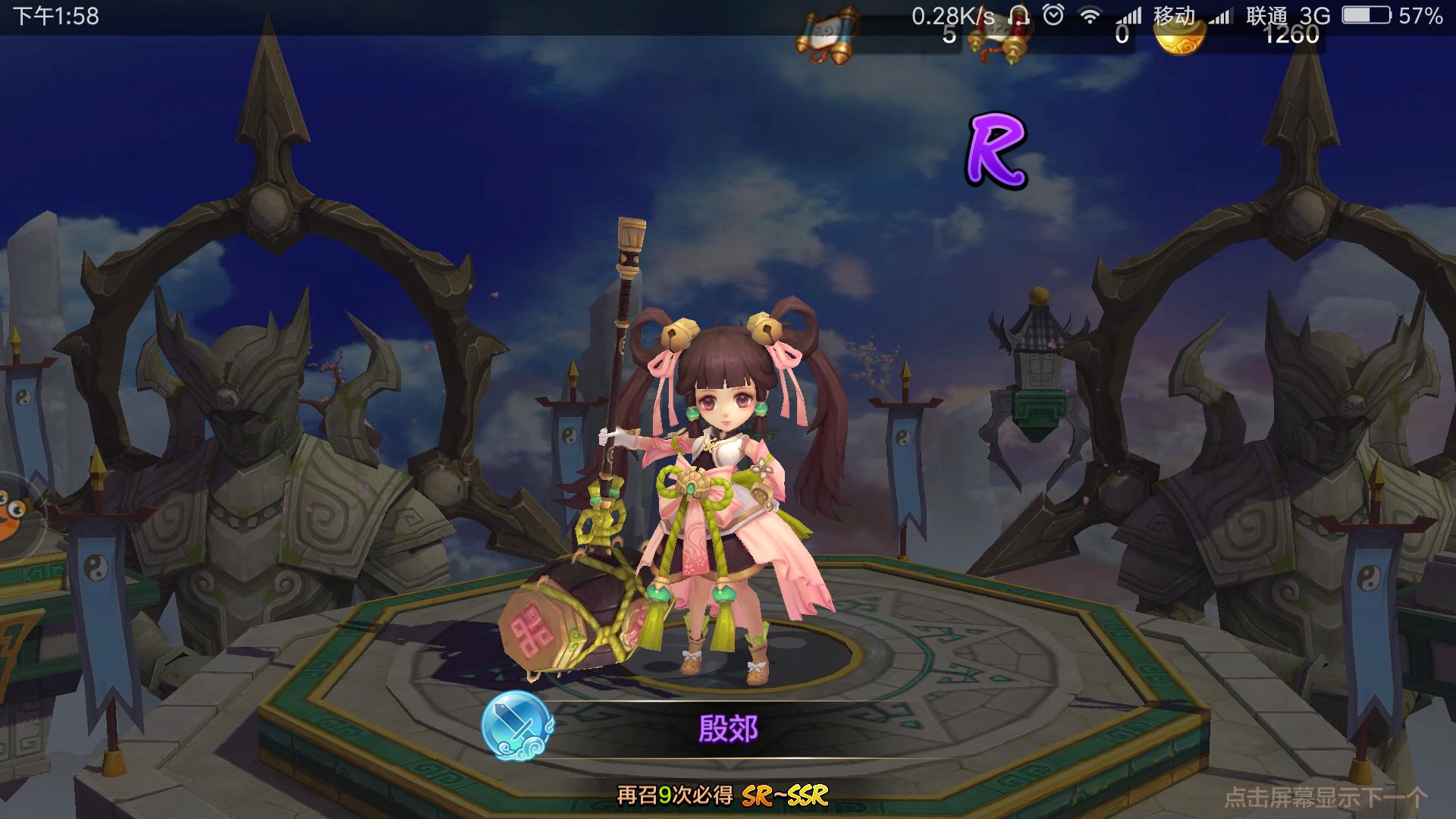Click the blue sword class icon
This screenshot has height=819, width=1456.
click(x=518, y=726)
